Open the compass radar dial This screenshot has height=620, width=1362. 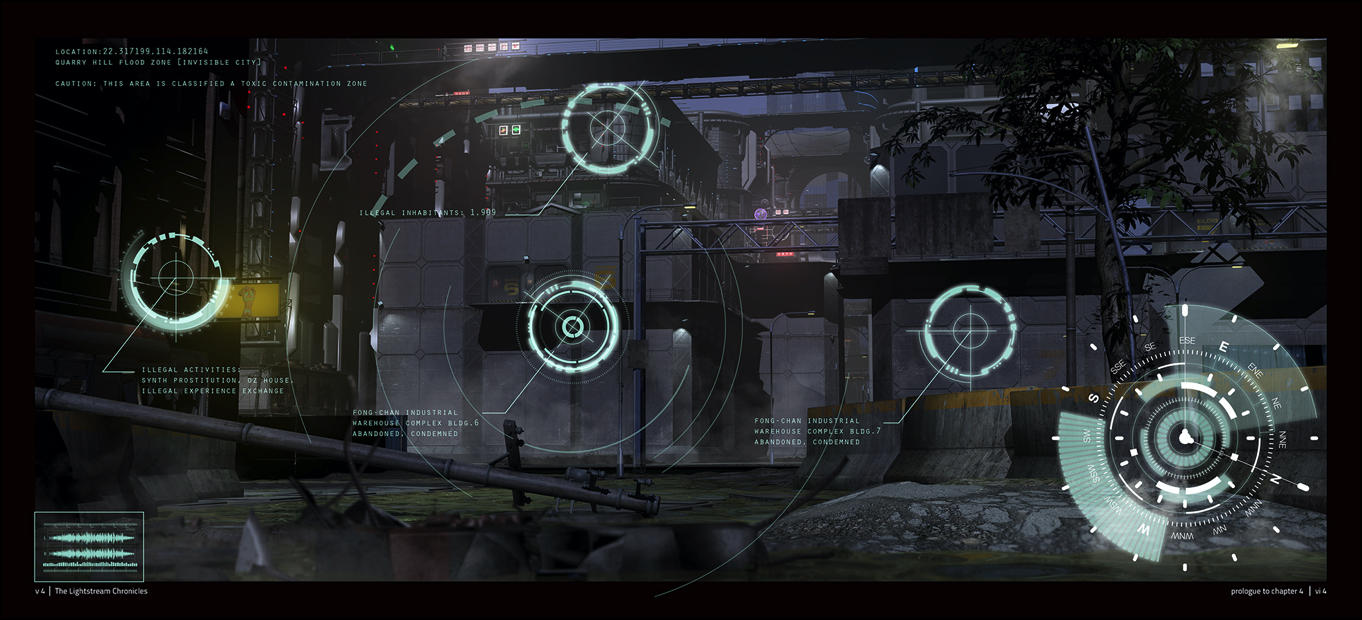(1185, 437)
